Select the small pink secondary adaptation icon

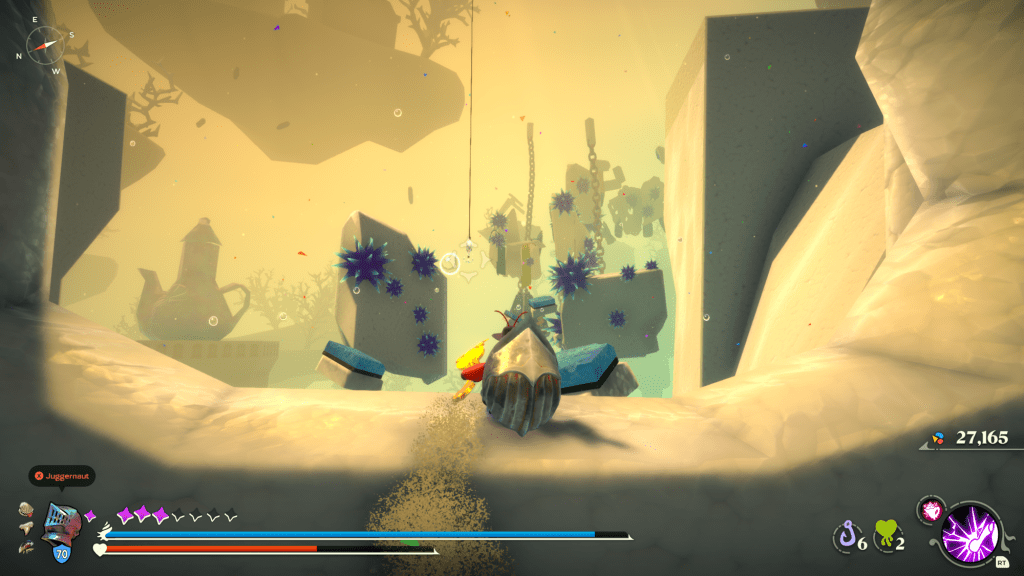930,511
